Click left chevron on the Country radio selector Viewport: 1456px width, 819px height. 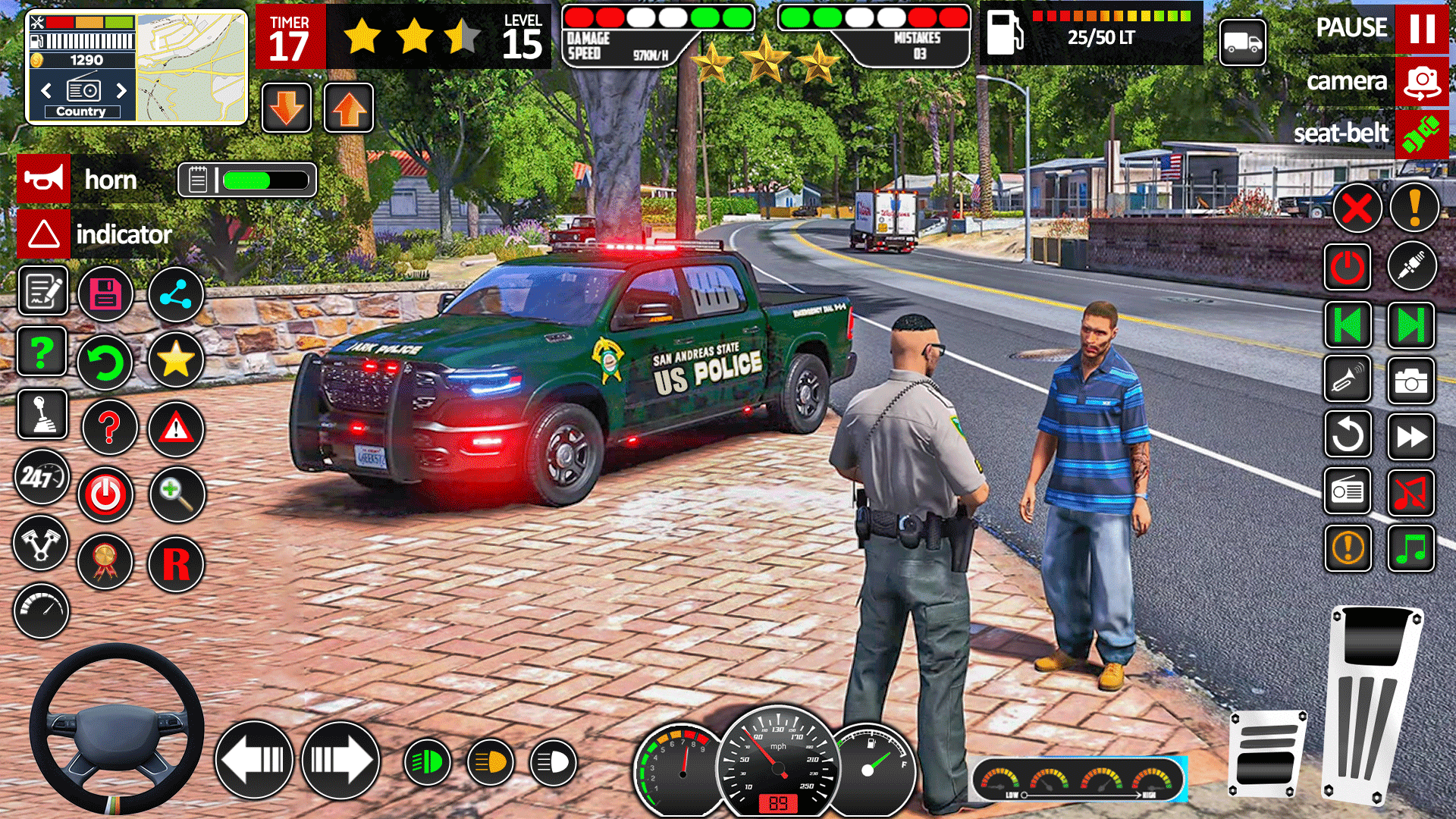point(47,90)
